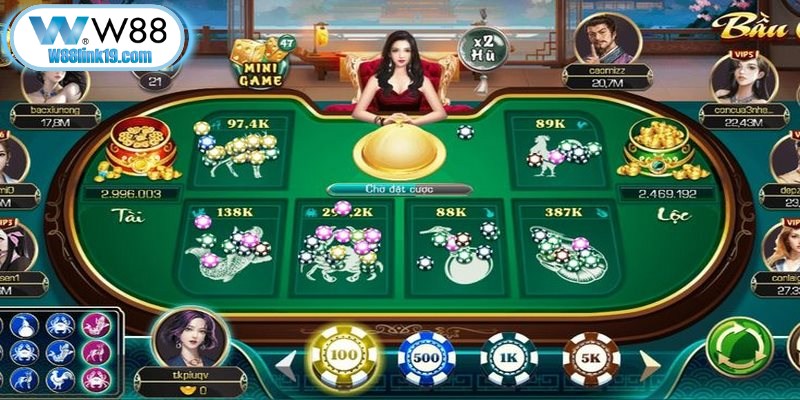Bet on the deer tile

pyautogui.click(x=240, y=148)
